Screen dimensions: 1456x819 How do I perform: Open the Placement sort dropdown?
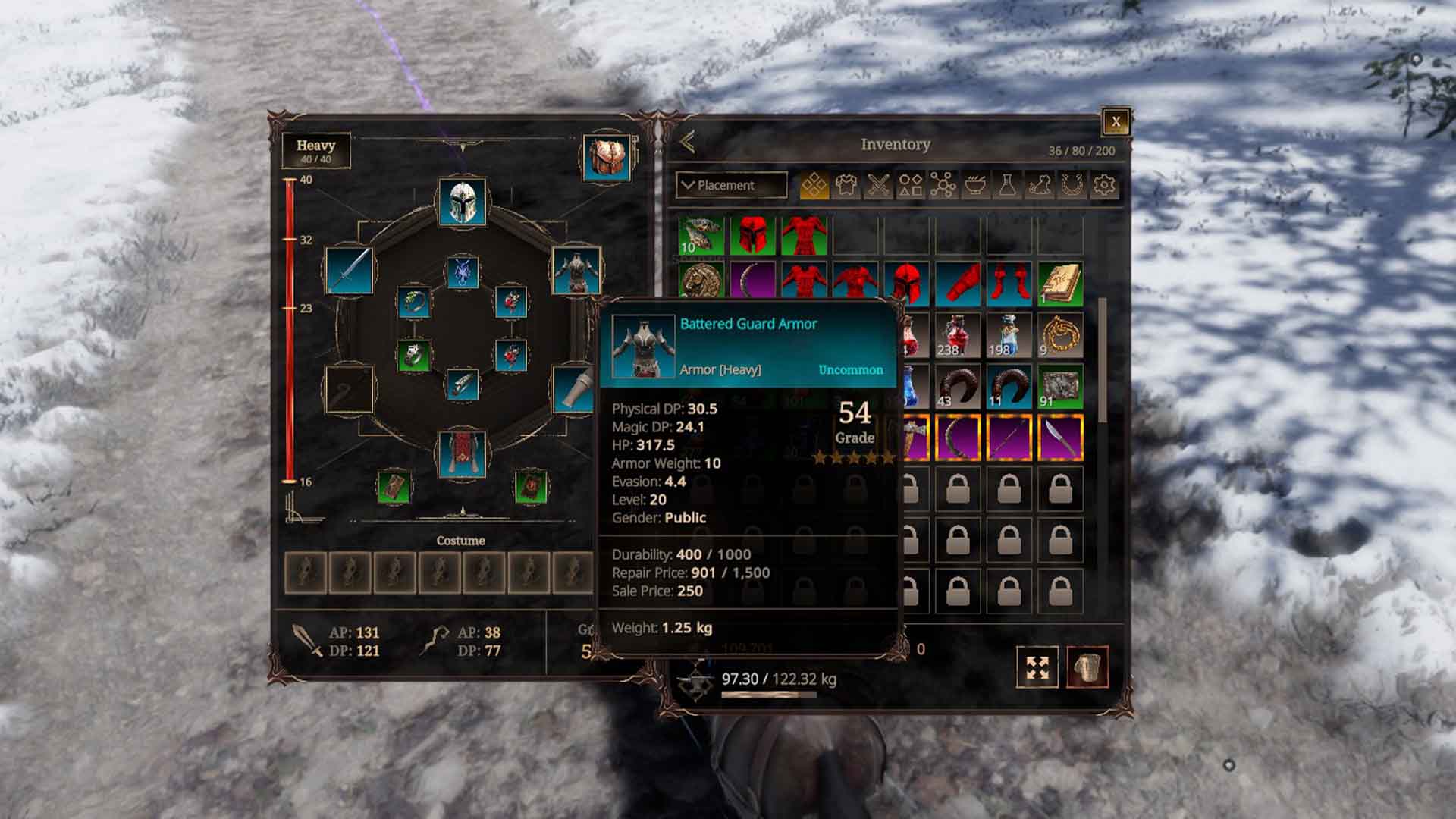pos(731,185)
